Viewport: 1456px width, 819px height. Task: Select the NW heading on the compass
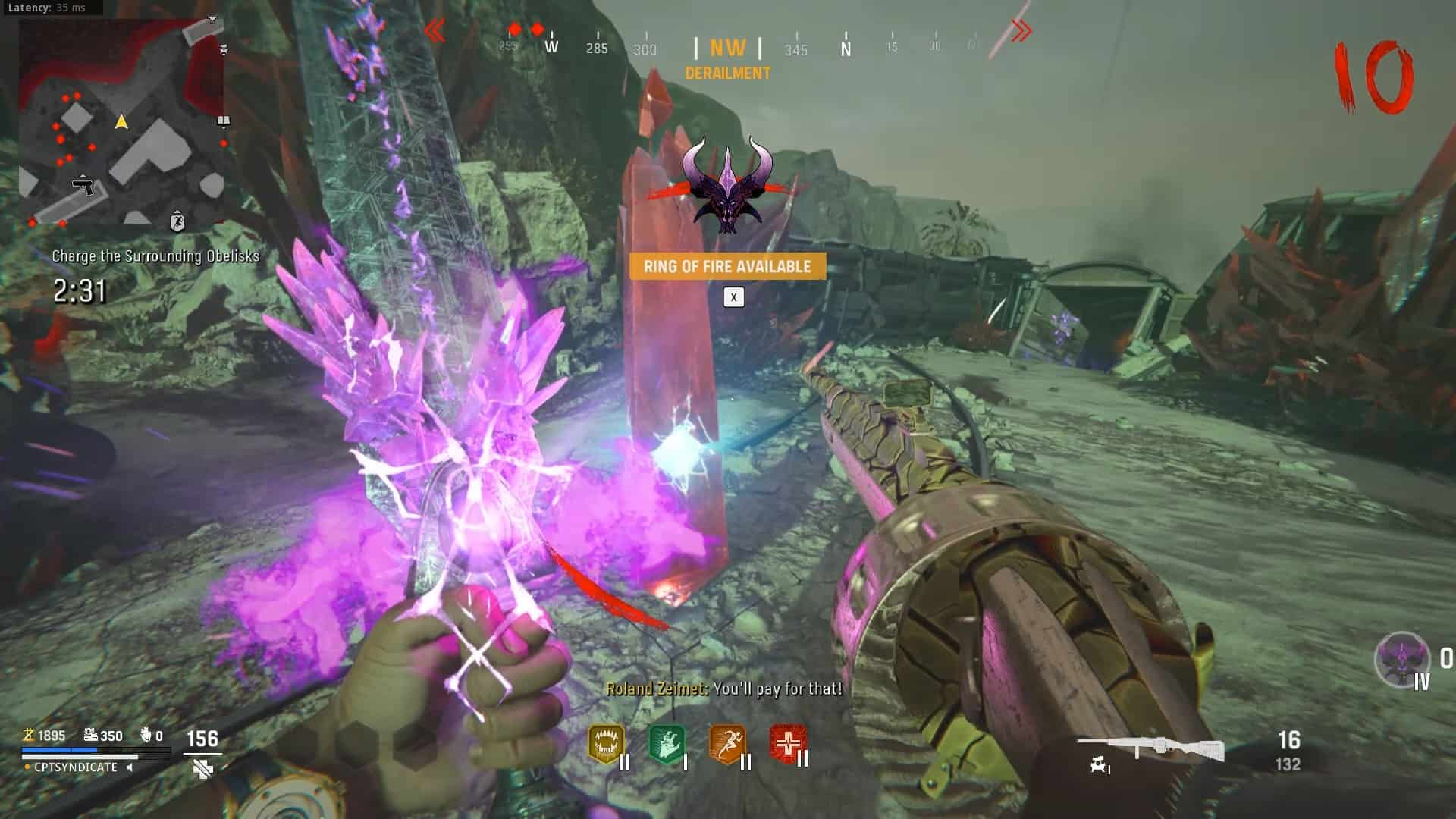pos(727,49)
